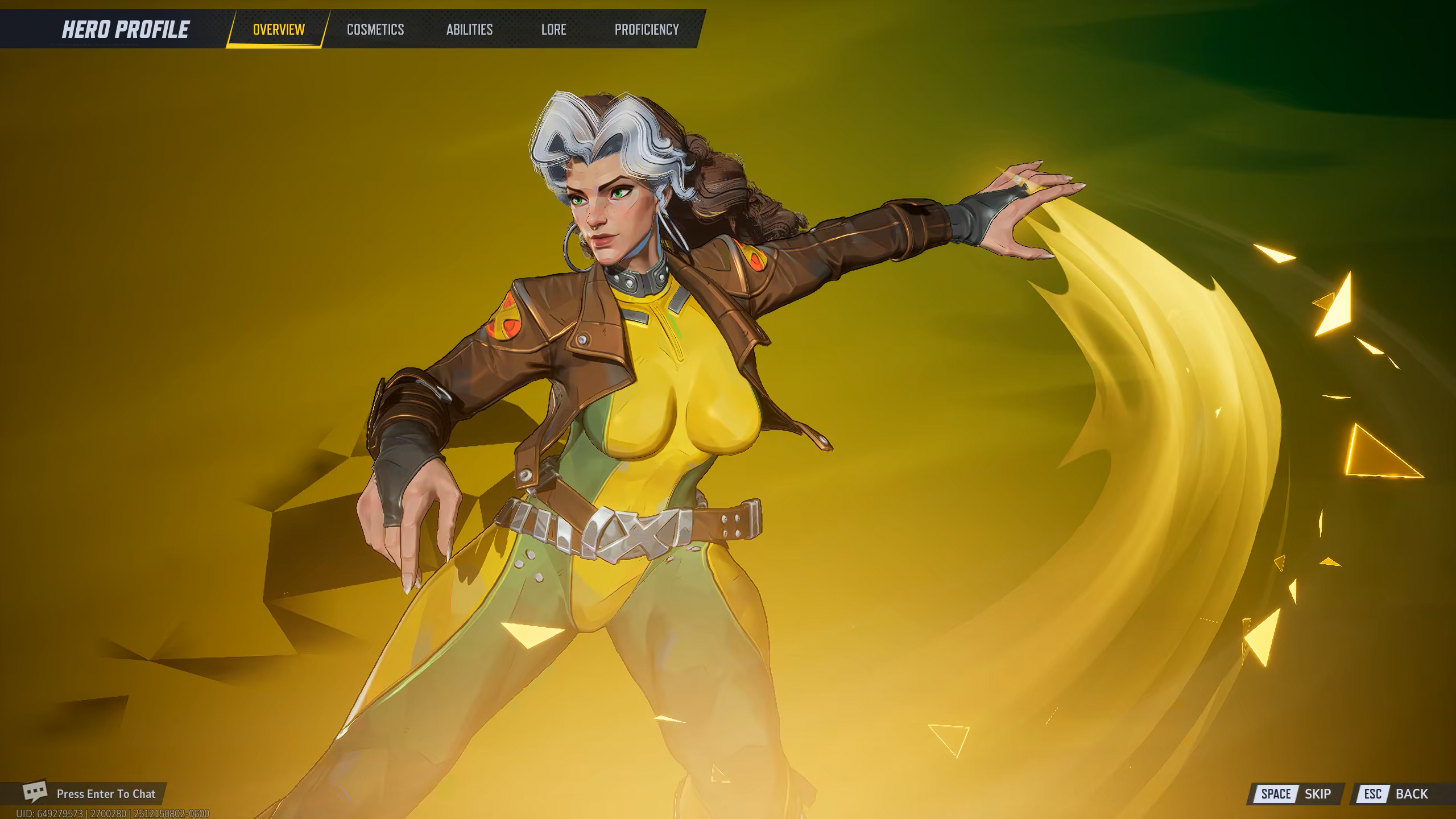Go to the Proficiency tab
Image resolution: width=1456 pixels, height=819 pixels.
pyautogui.click(x=647, y=30)
